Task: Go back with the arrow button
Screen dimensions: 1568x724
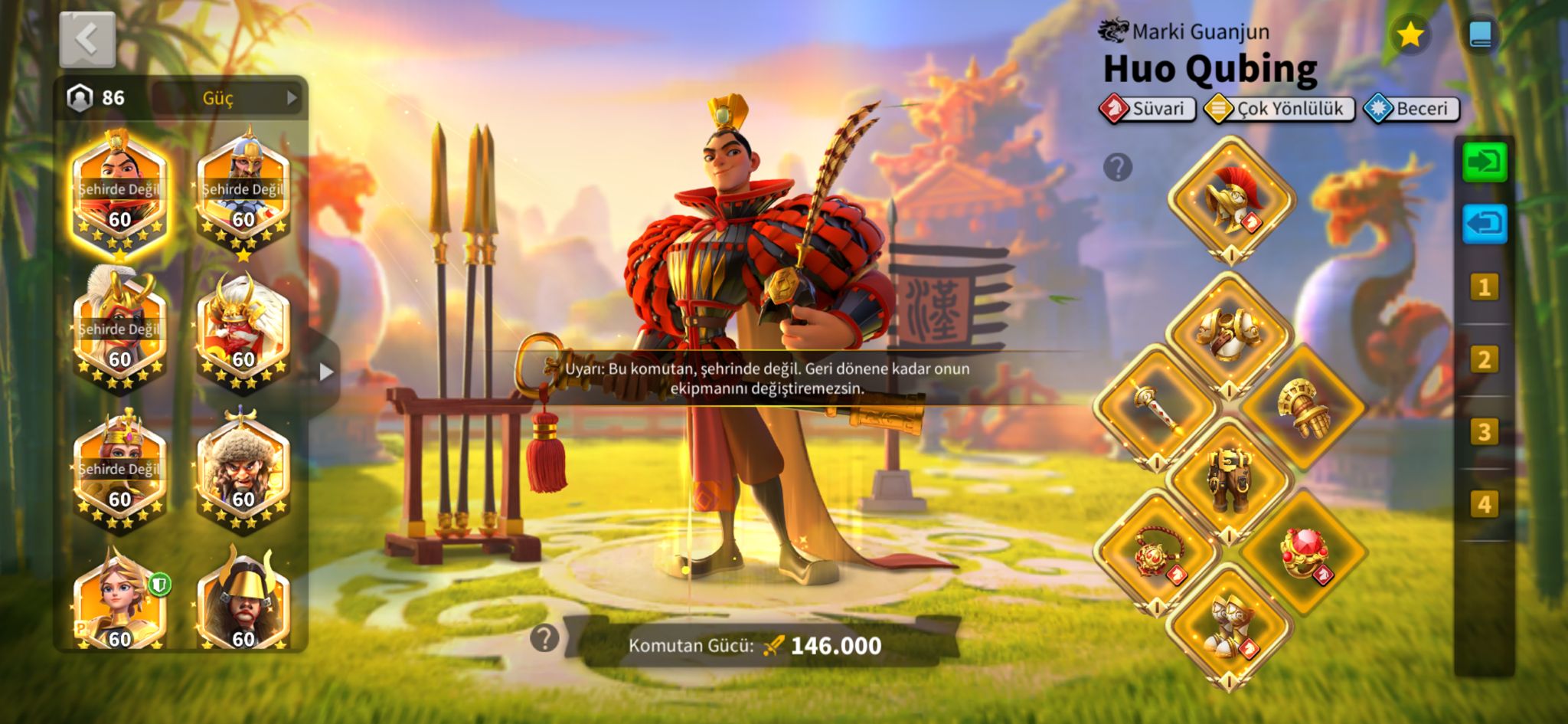Action: tap(87, 39)
